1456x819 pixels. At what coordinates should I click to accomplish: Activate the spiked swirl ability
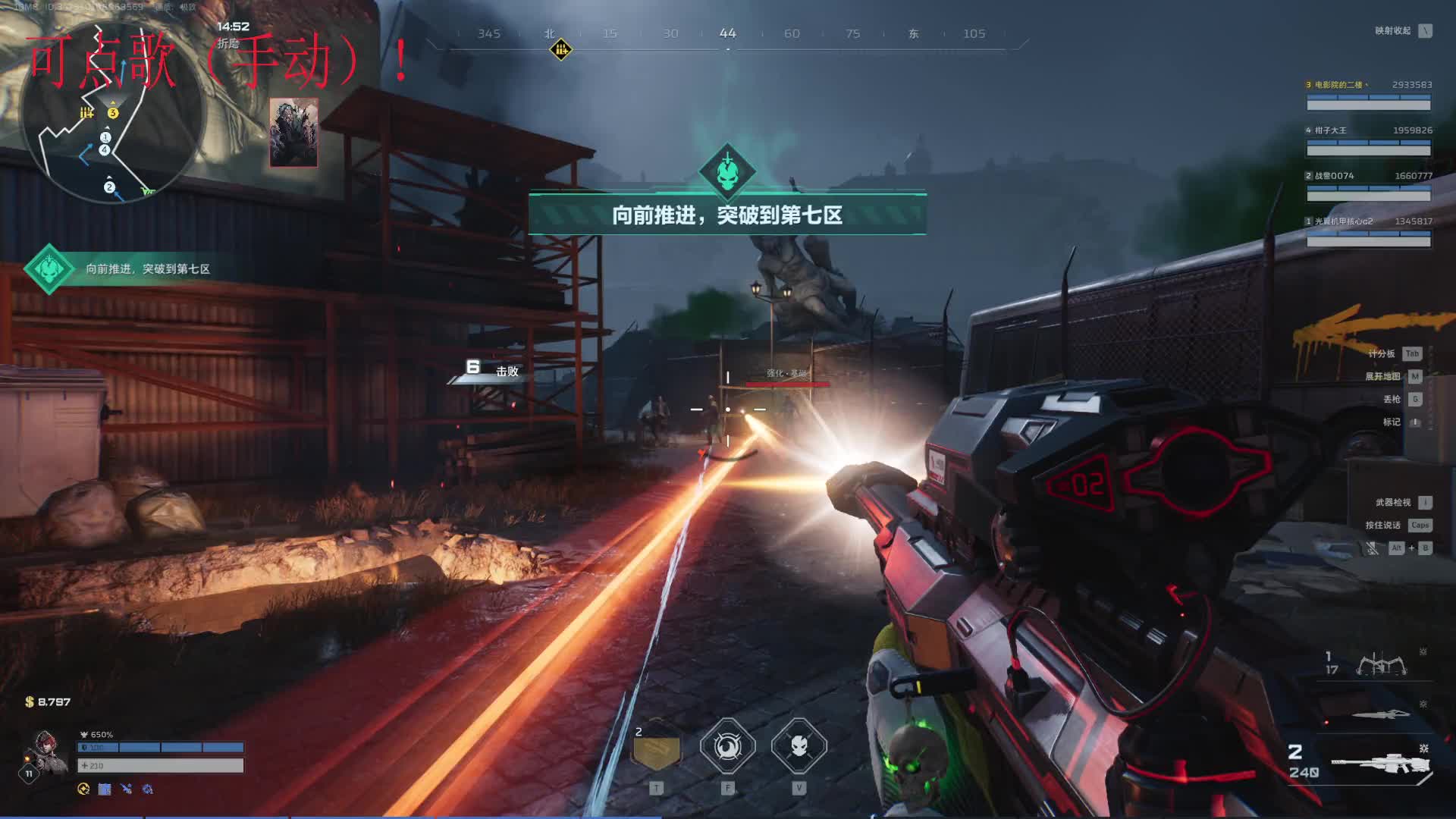[x=727, y=747]
